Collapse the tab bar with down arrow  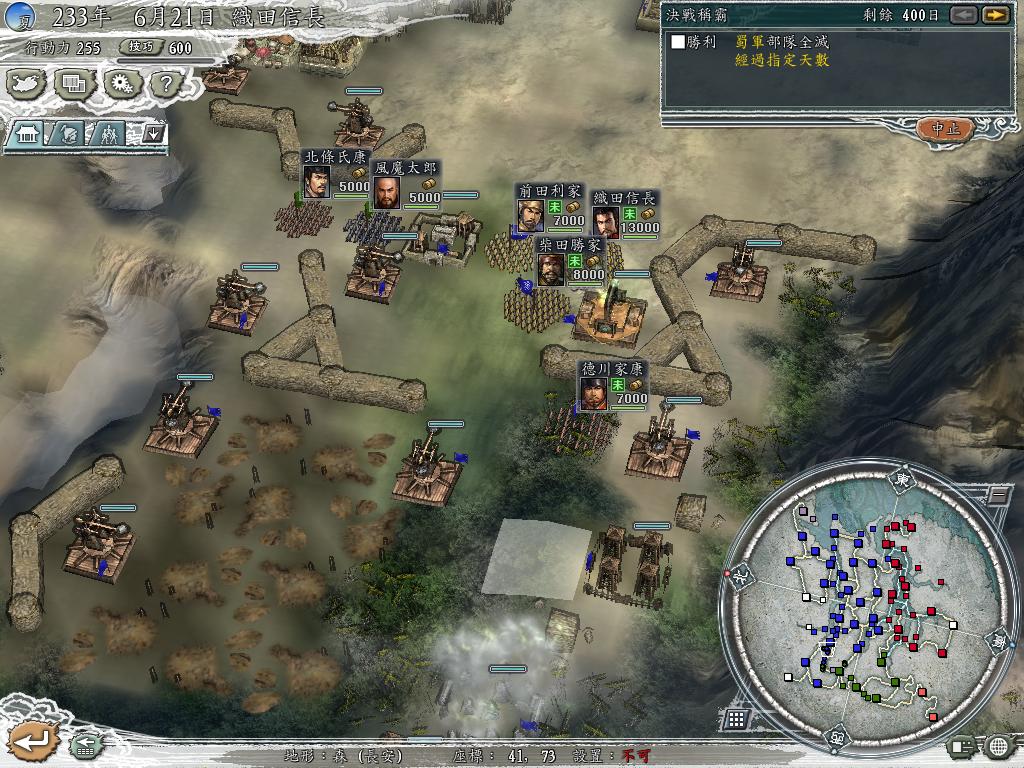pyautogui.click(x=154, y=132)
